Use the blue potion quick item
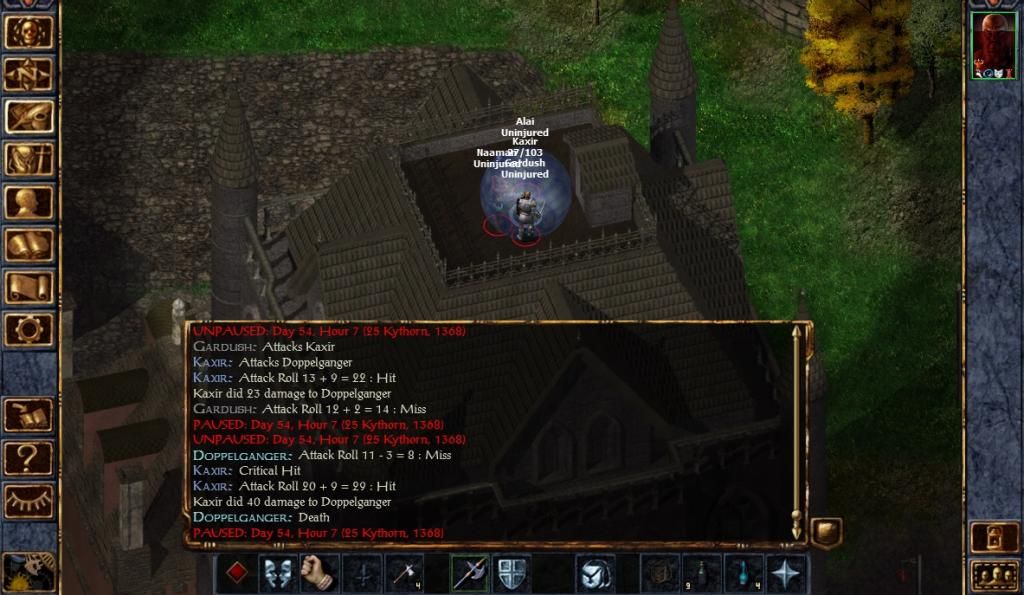Image resolution: width=1024 pixels, height=595 pixels. [x=745, y=573]
